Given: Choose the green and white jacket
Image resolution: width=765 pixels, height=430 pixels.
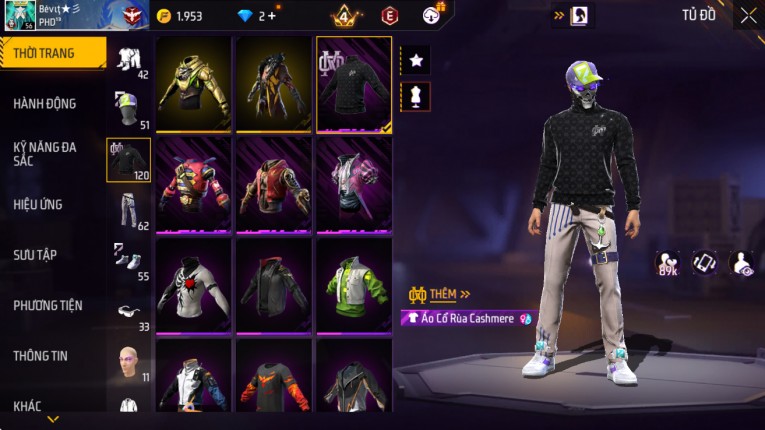Looking at the screenshot, I should pos(353,284).
